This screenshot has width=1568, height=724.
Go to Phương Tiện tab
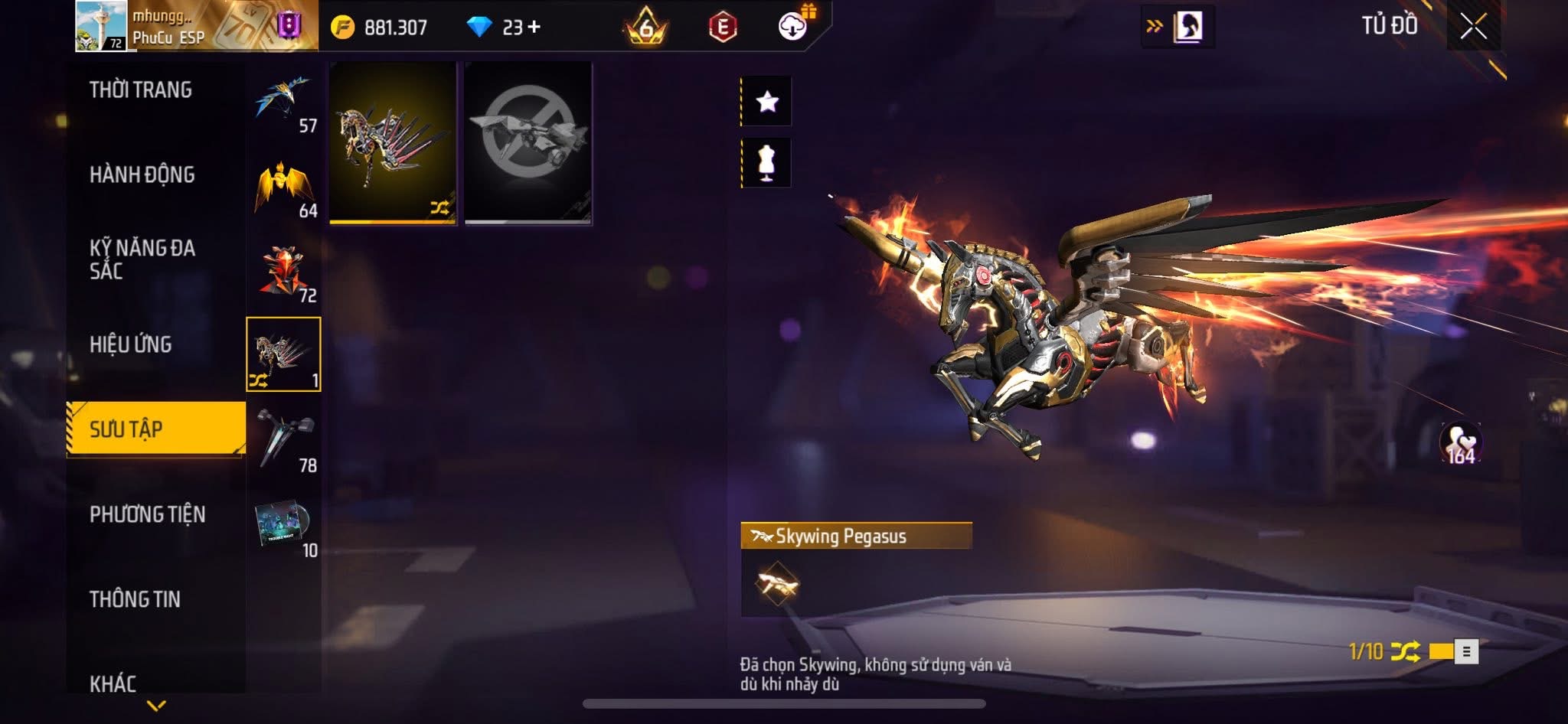tap(148, 514)
